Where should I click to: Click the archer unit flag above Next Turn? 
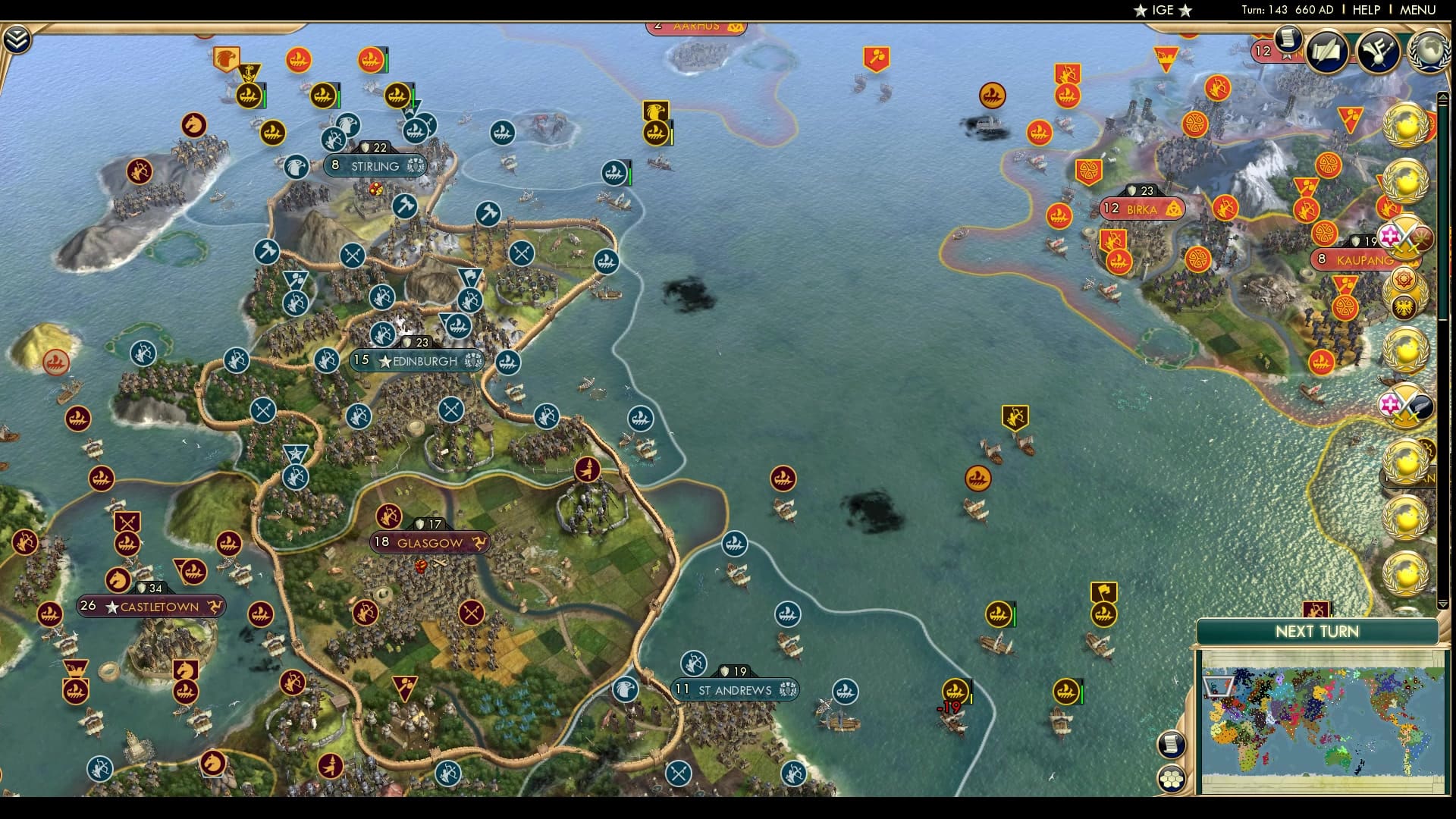[x=1314, y=609]
